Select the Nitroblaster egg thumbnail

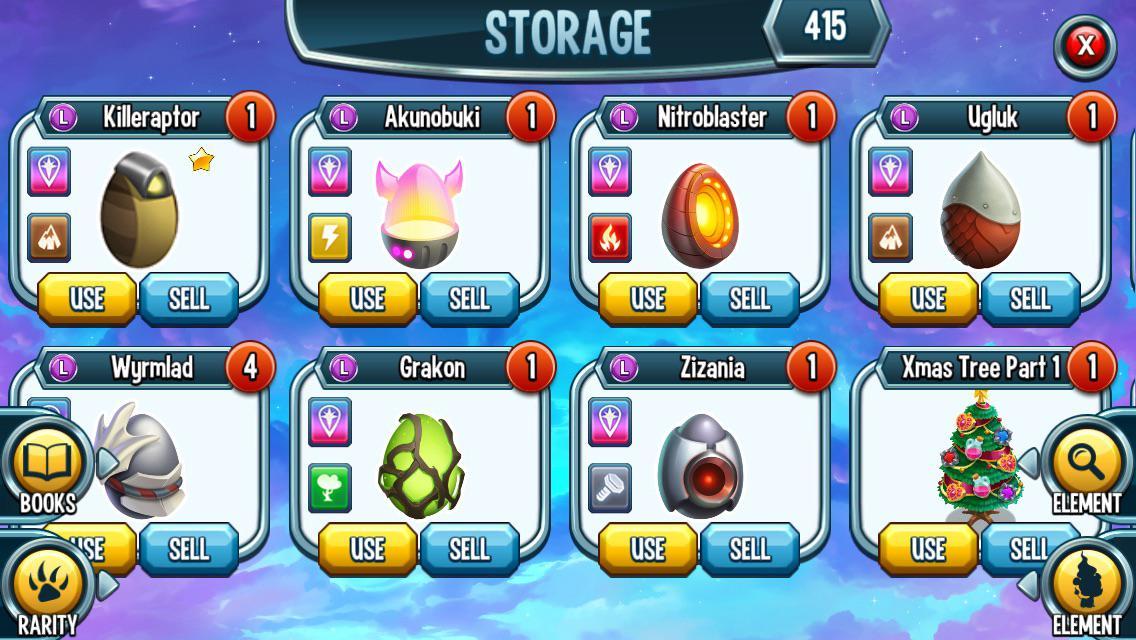click(700, 215)
